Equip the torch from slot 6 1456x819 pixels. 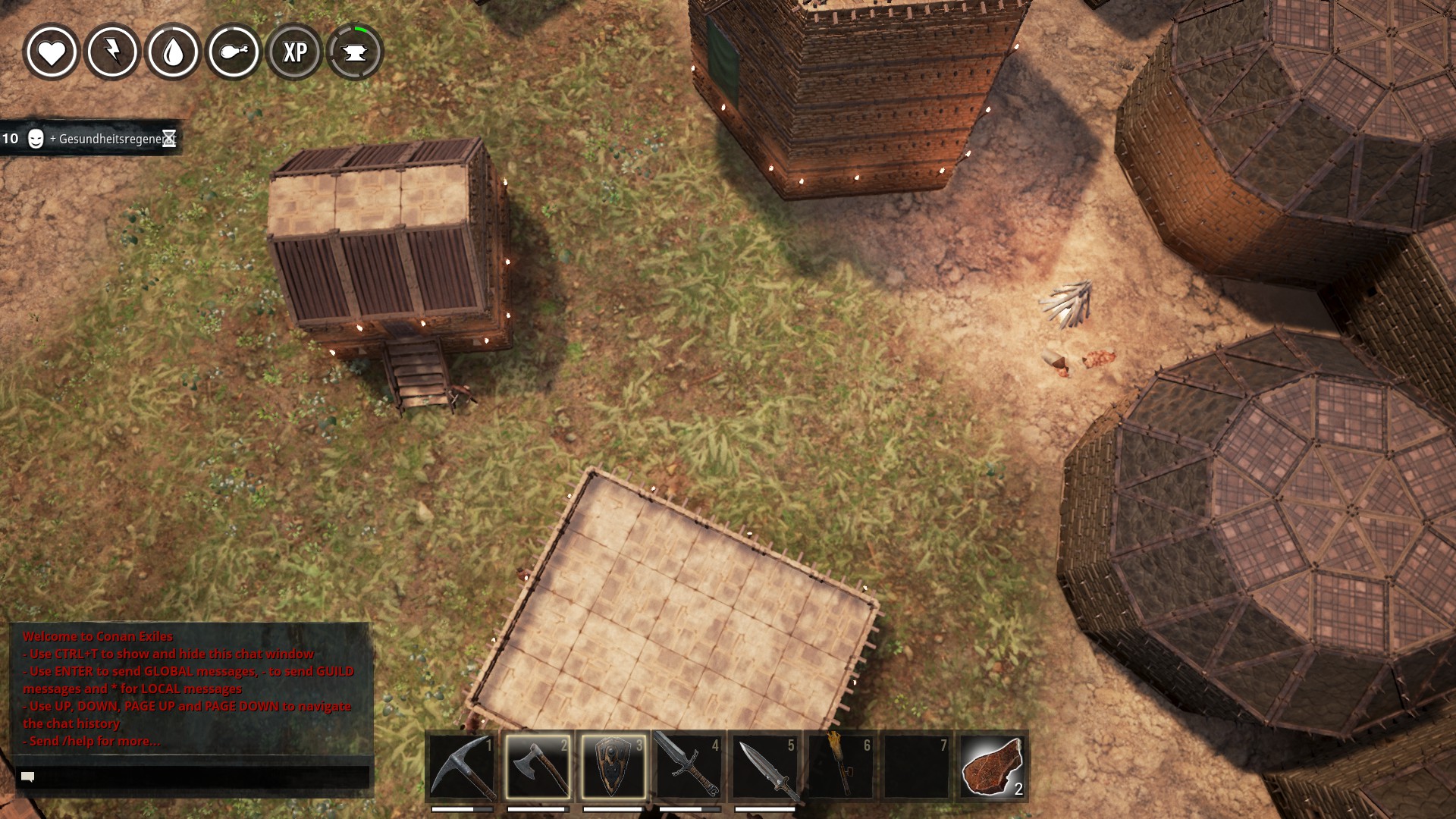point(841,767)
